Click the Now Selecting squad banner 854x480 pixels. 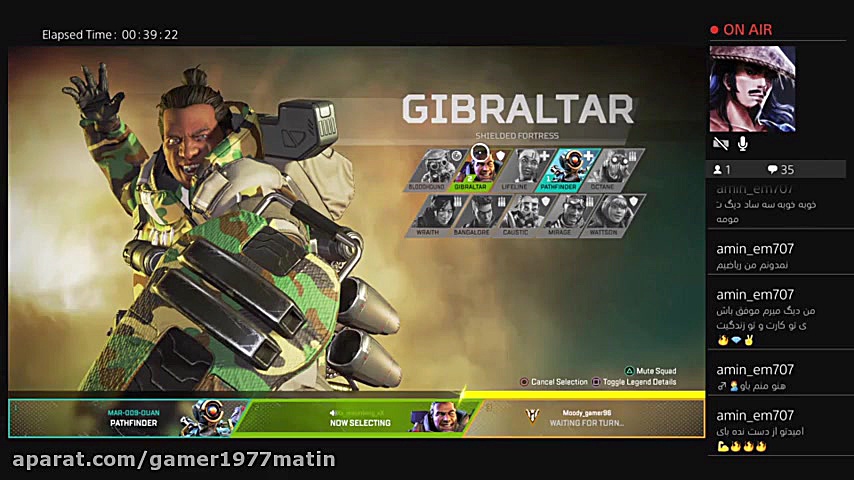360,418
